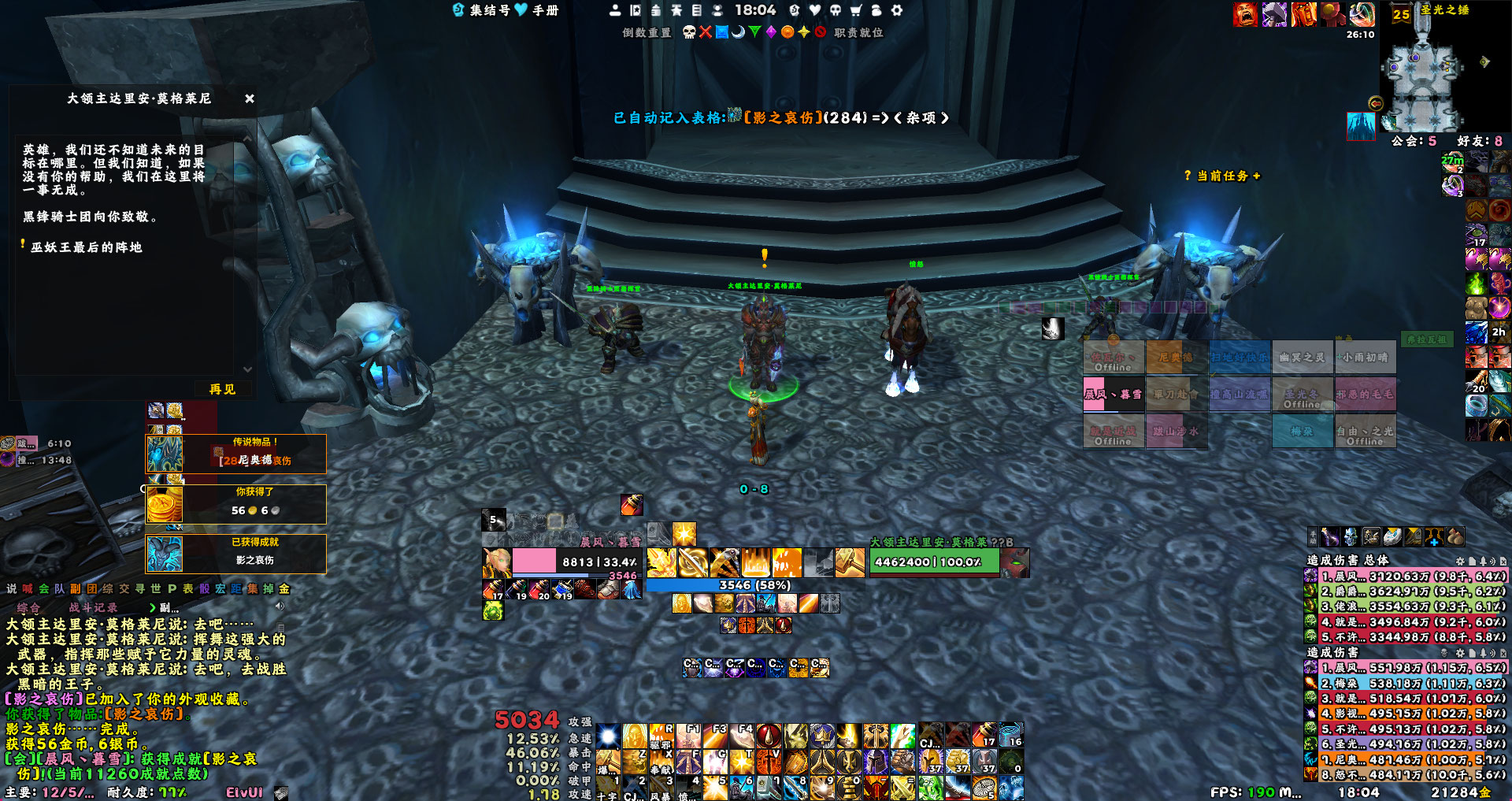Expand the 当前任务 quest tracker header
Viewport: 1512px width, 801px height.
tap(1223, 176)
